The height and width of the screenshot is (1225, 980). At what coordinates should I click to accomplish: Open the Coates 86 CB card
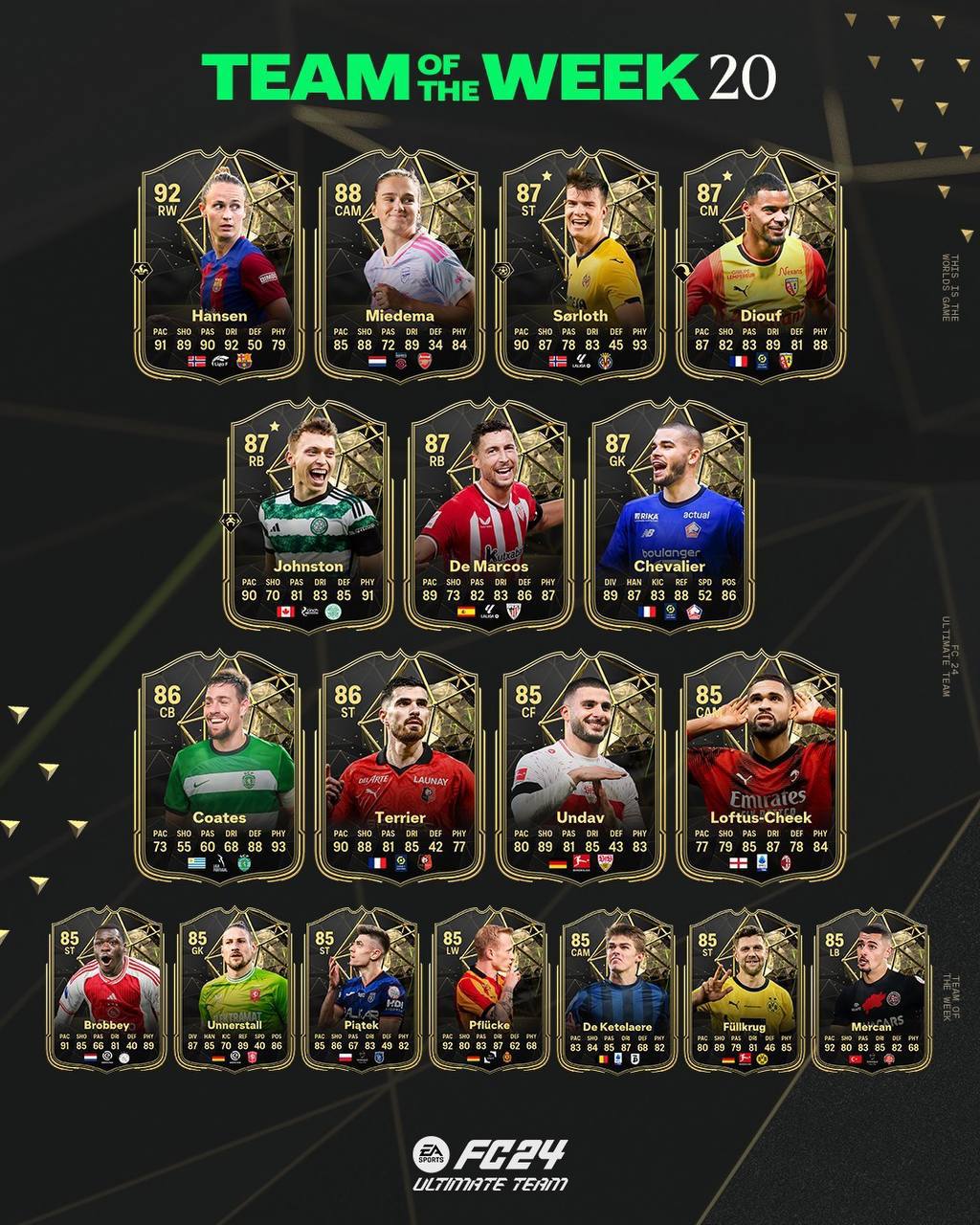(x=220, y=766)
